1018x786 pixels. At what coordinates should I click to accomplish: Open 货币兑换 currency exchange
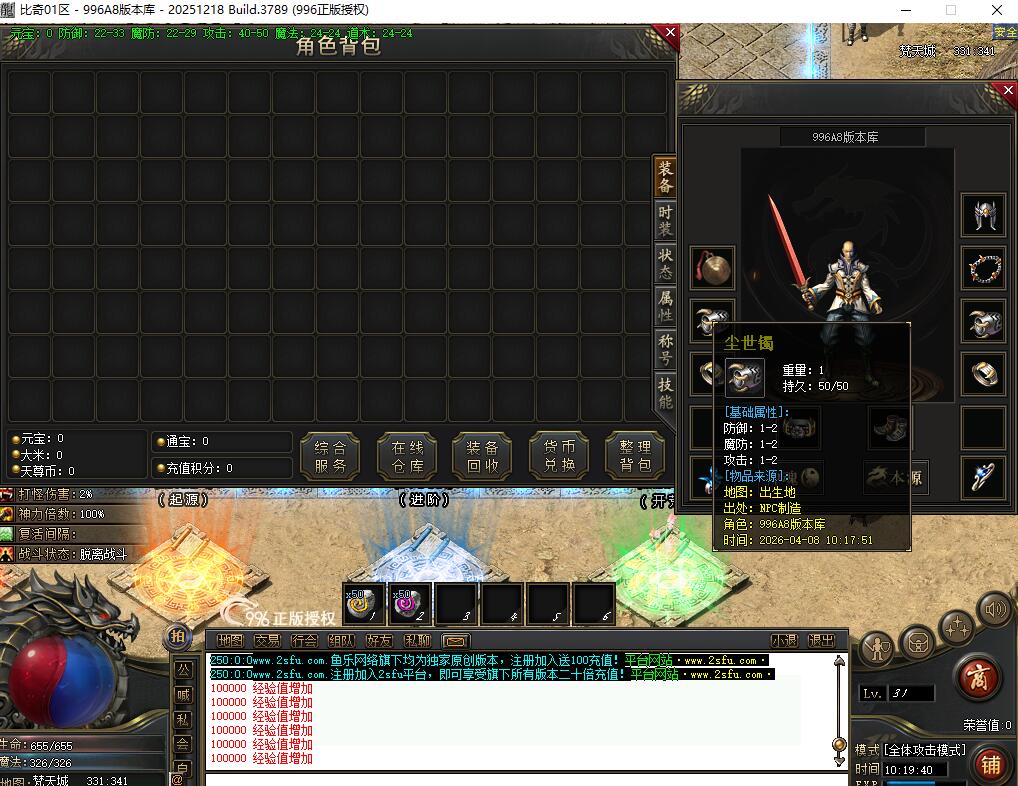coord(558,456)
